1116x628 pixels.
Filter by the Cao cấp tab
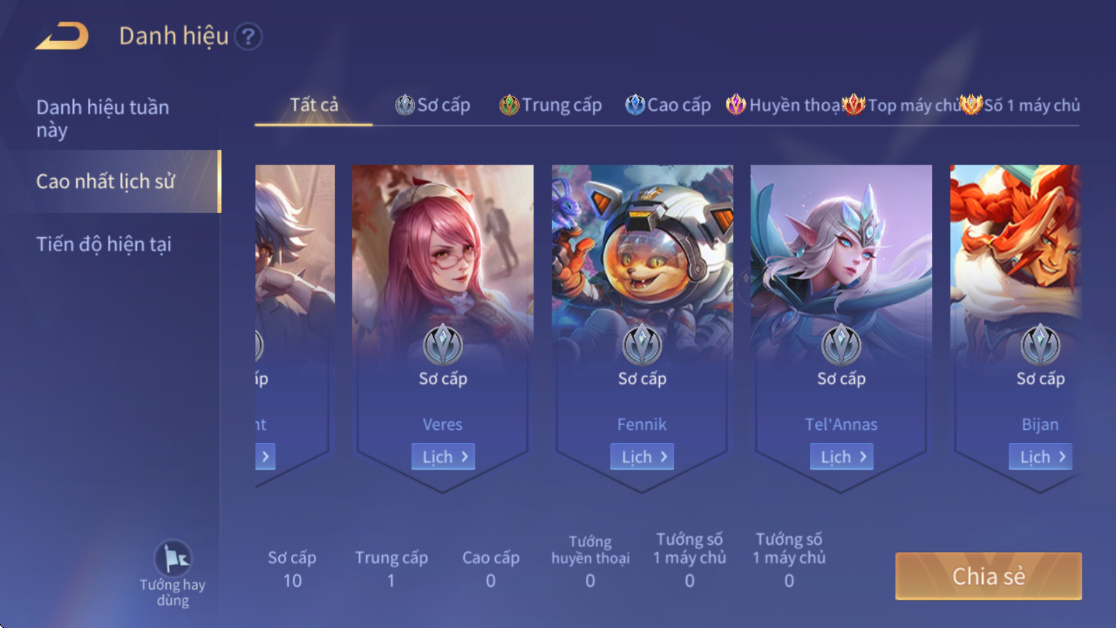click(x=668, y=105)
